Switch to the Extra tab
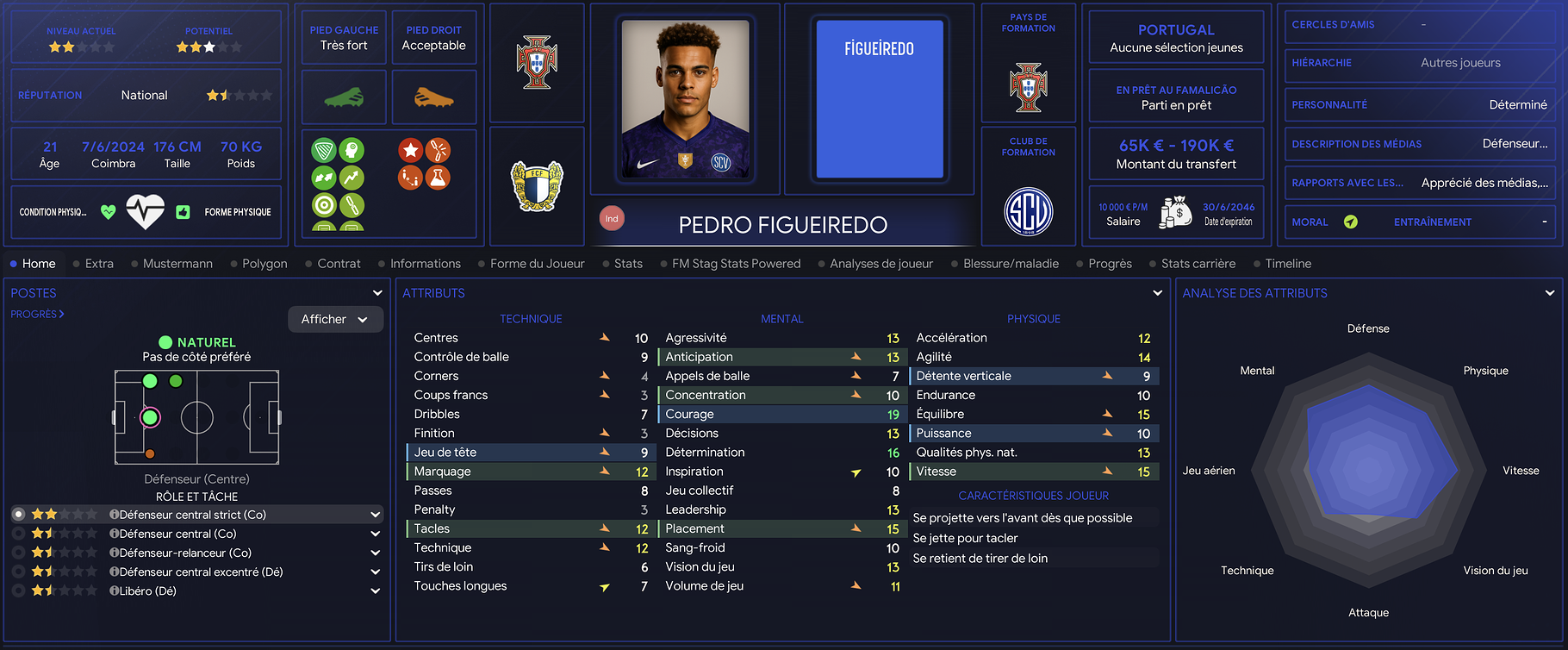Image resolution: width=1568 pixels, height=650 pixels. [x=99, y=264]
